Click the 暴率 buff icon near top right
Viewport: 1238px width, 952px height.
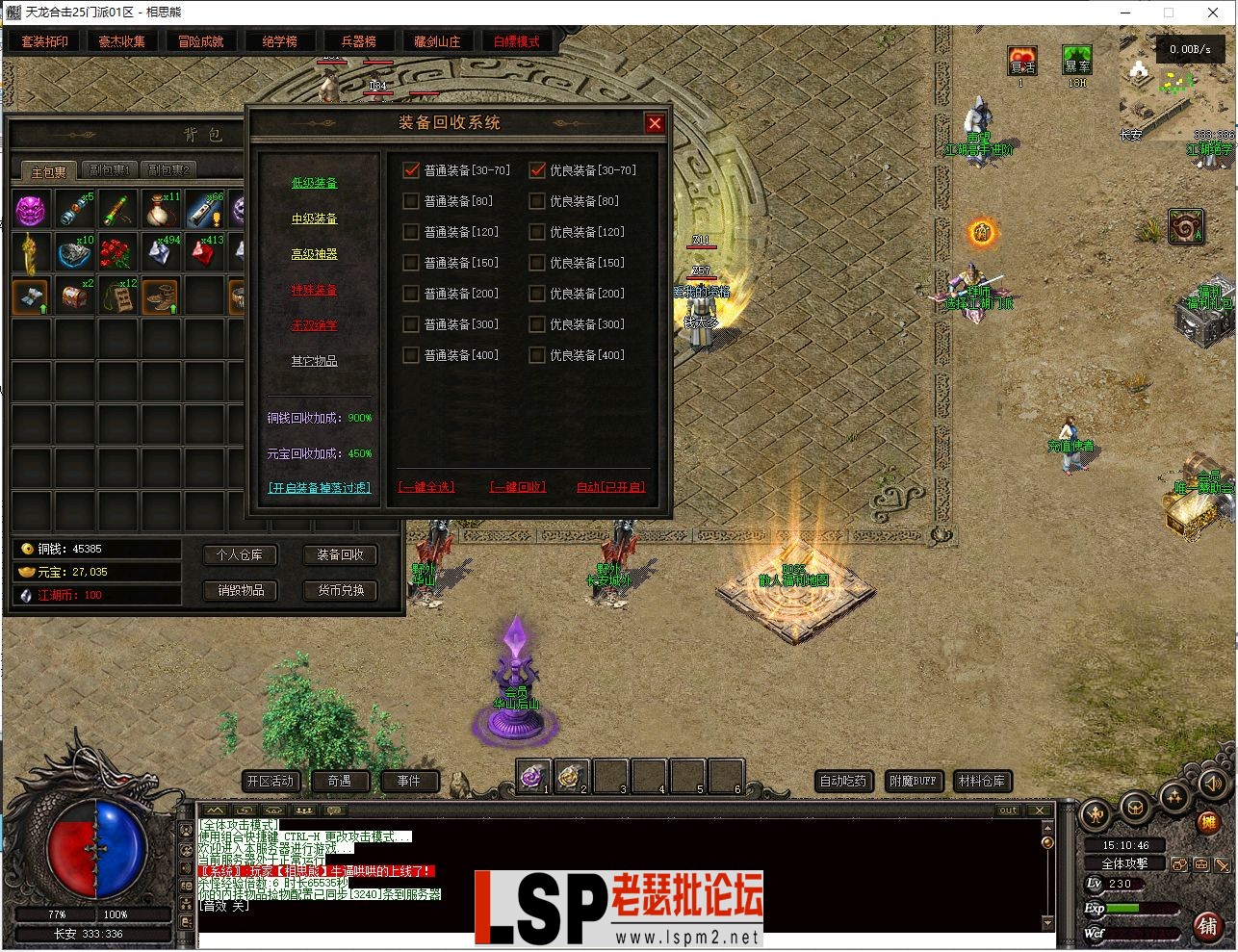(1077, 60)
